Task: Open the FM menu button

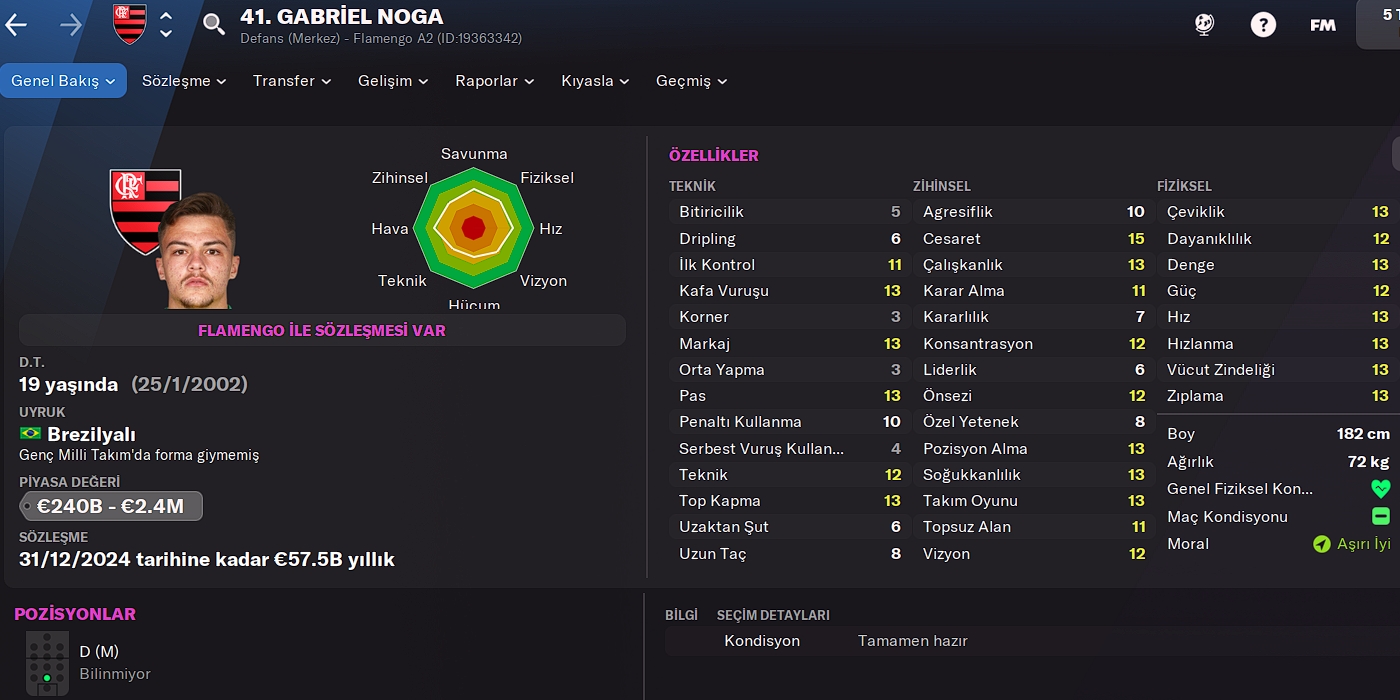Action: coord(1322,25)
